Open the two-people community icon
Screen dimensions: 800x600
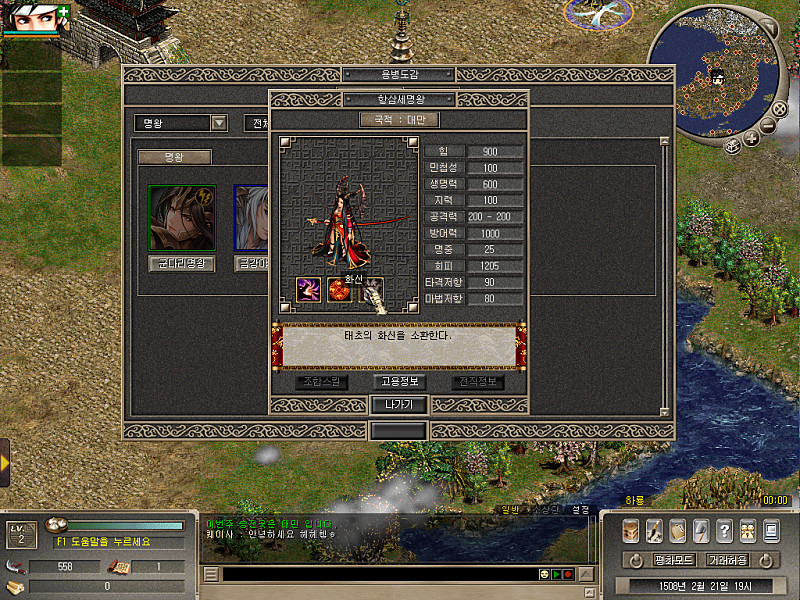pyautogui.click(x=747, y=531)
